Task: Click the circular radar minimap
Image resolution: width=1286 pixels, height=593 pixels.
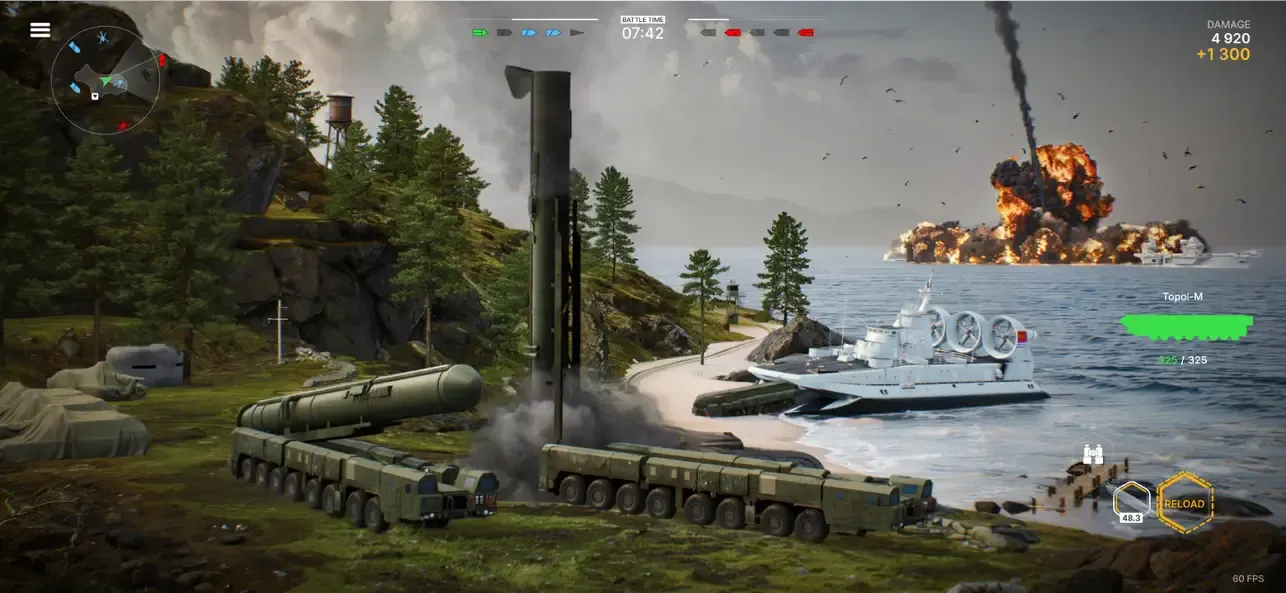Action: point(104,82)
